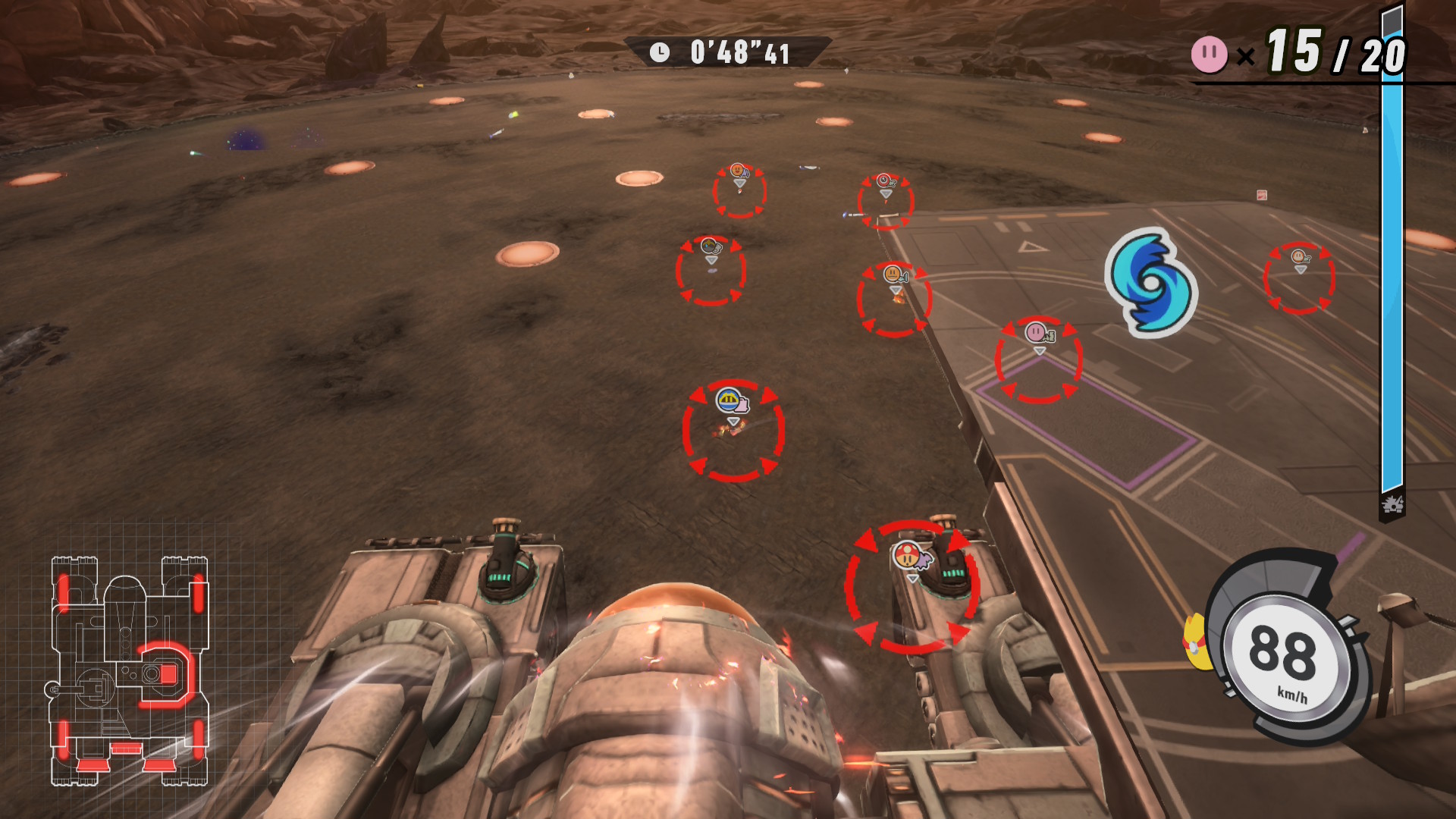Select the target marker with mushroom icon
The height and width of the screenshot is (819, 1456).
tap(912, 586)
